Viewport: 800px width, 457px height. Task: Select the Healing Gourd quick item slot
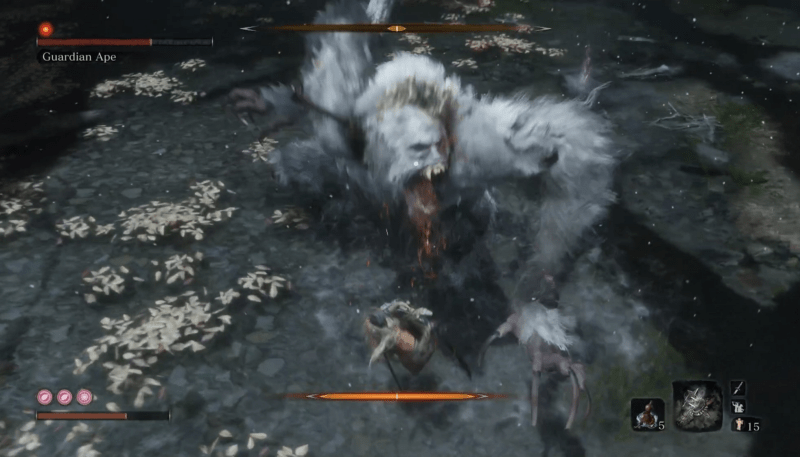pos(647,413)
